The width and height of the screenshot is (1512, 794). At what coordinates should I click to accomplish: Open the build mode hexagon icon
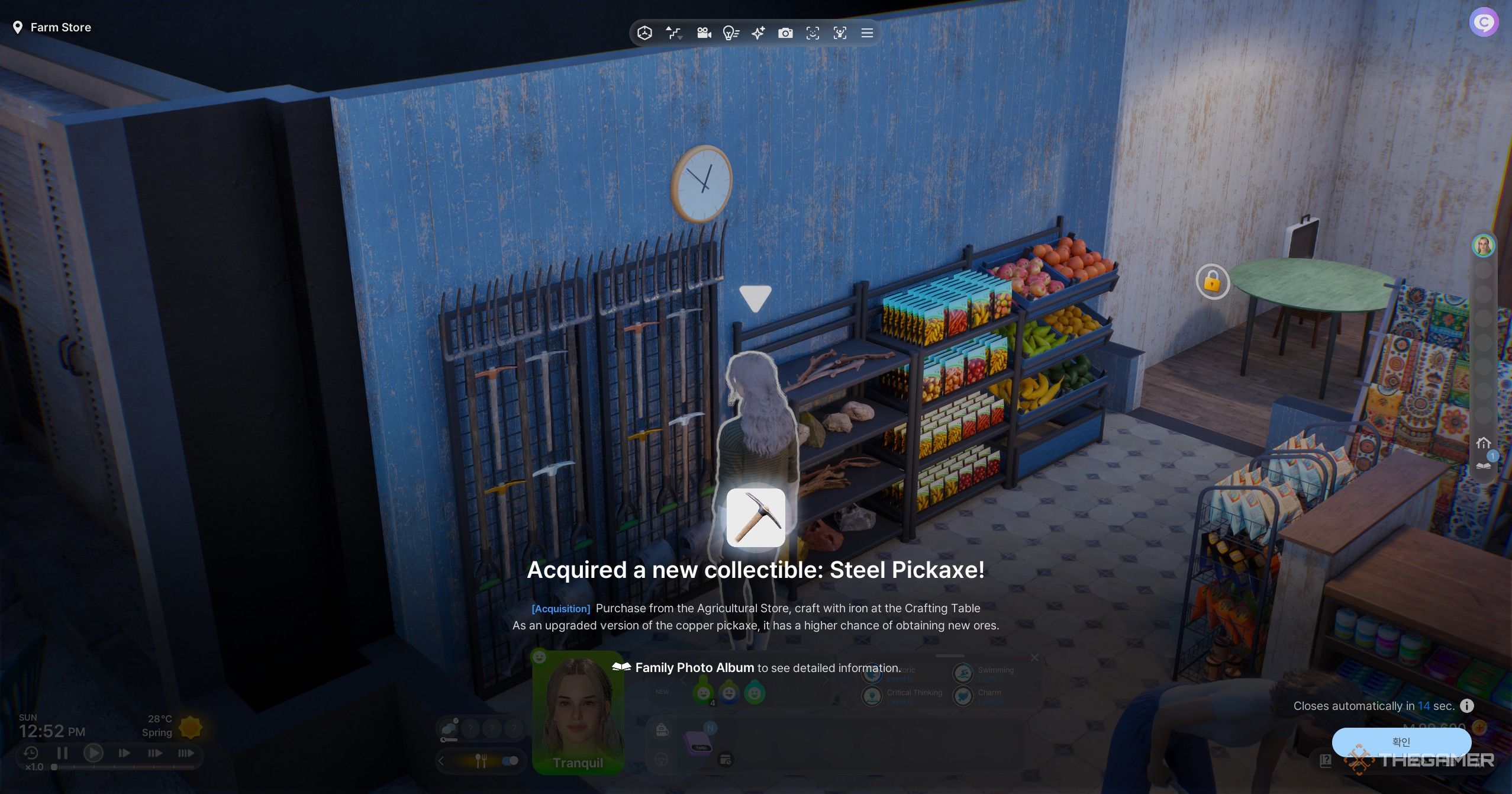(644, 33)
